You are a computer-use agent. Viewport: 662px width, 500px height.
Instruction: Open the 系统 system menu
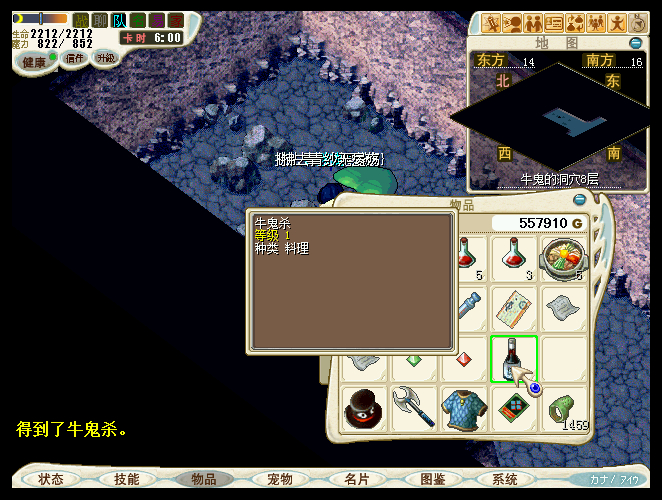pos(505,479)
